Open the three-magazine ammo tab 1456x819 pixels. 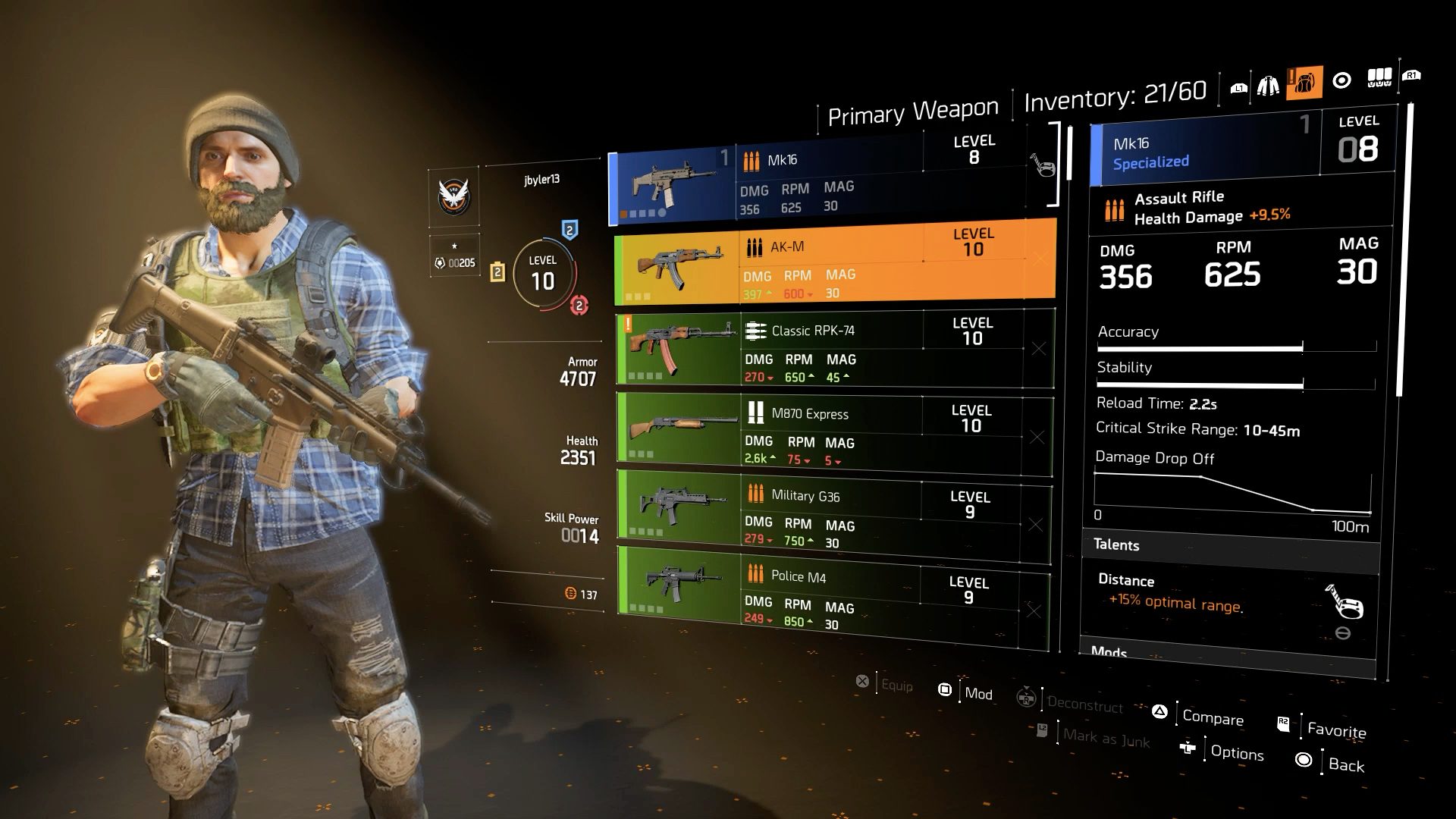click(1379, 77)
